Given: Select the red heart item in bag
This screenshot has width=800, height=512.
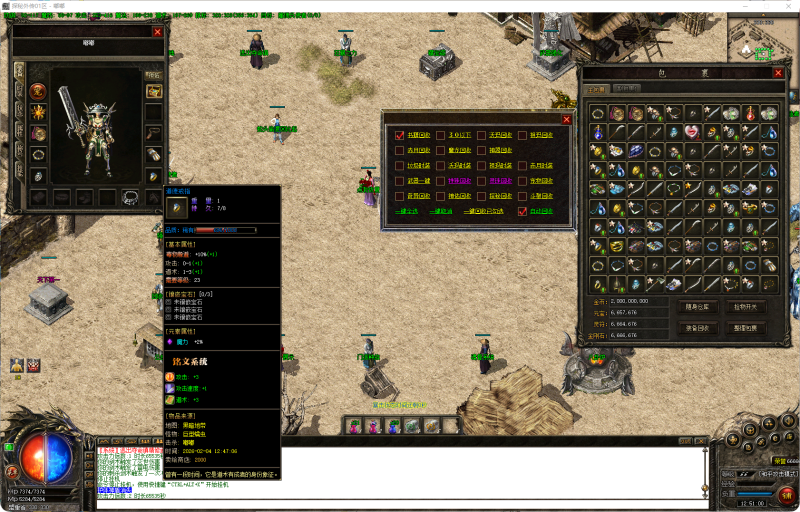Looking at the screenshot, I should click(x=693, y=132).
